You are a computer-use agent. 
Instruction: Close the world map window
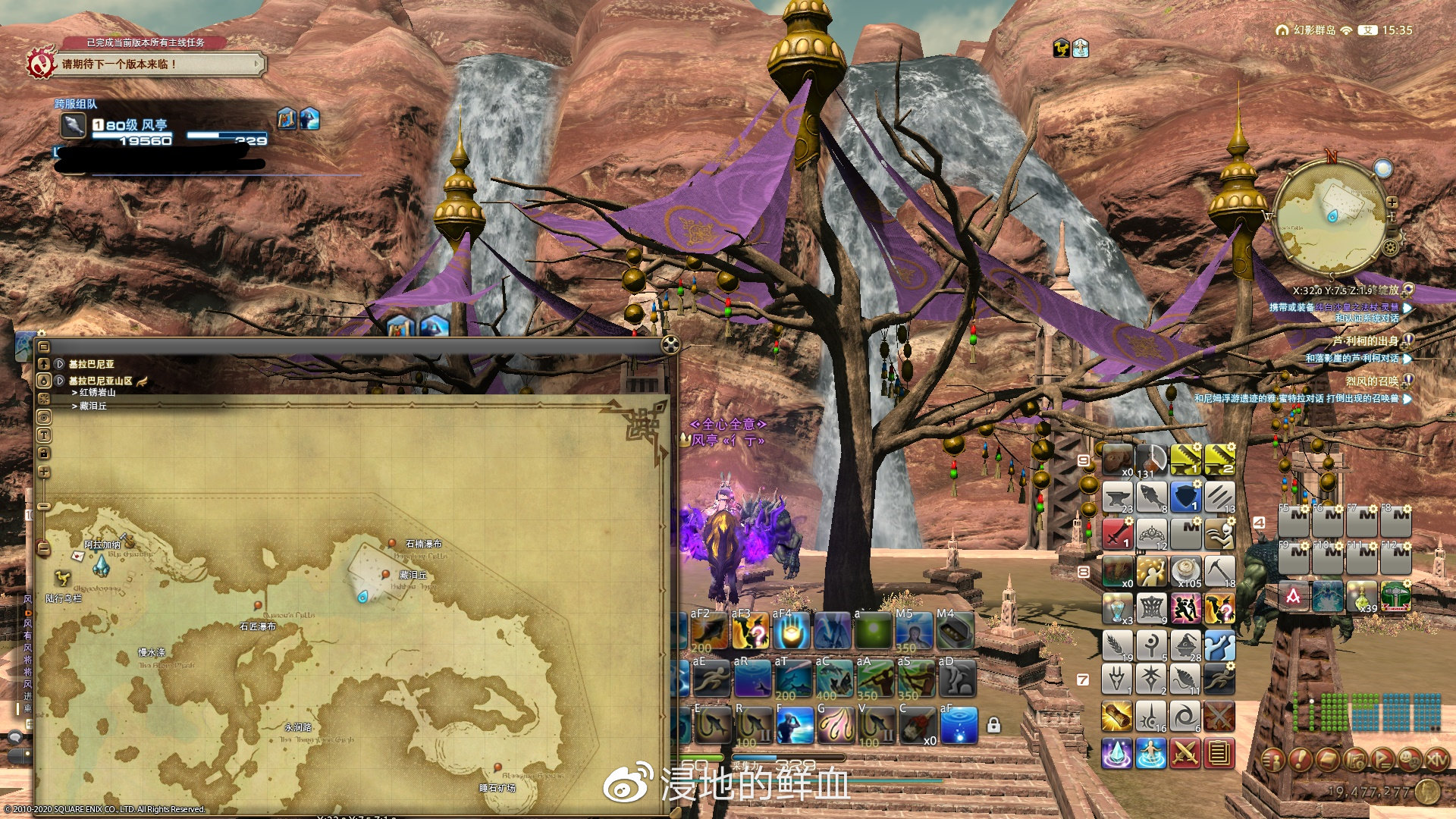point(670,345)
